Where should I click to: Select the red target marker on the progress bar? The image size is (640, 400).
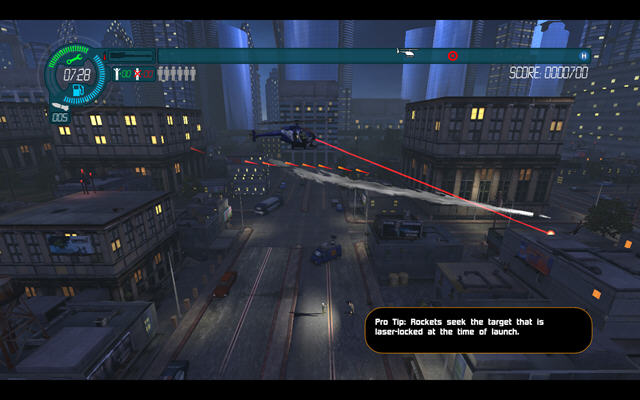pyautogui.click(x=452, y=55)
